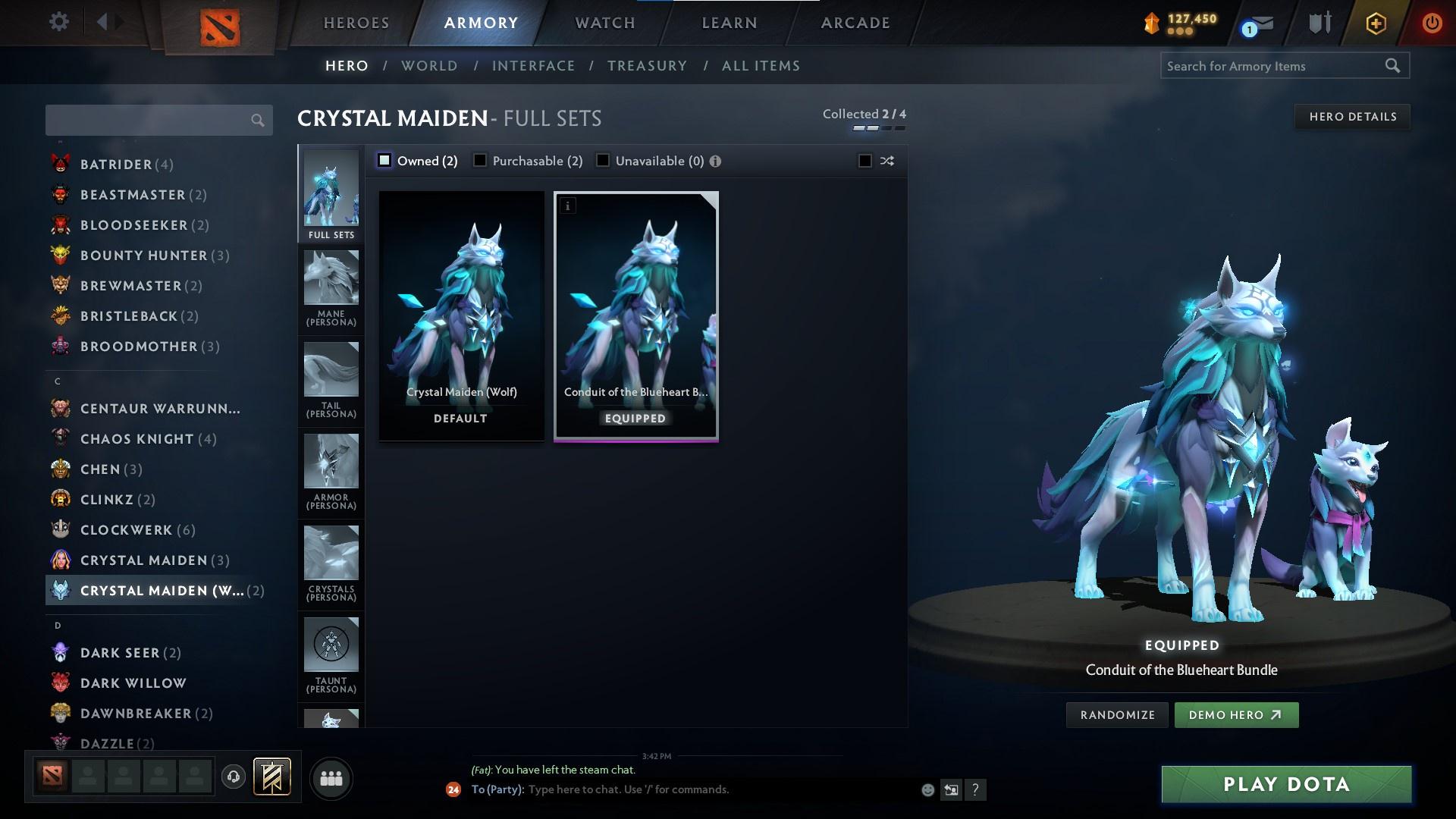Open the emoticon picker in the chat bar
This screenshot has height=819, width=1456.
tap(927, 789)
